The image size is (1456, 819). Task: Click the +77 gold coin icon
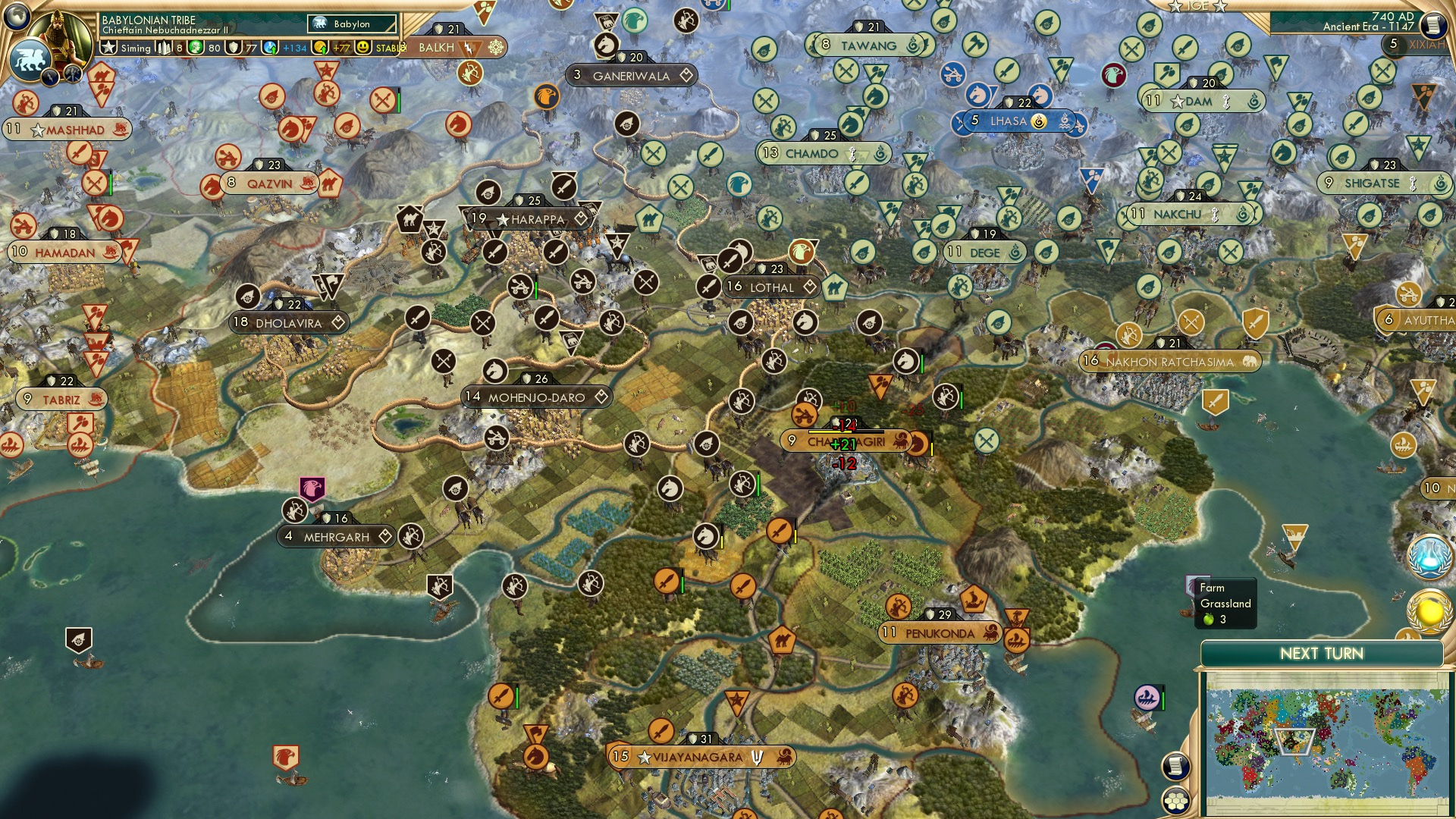(320, 48)
